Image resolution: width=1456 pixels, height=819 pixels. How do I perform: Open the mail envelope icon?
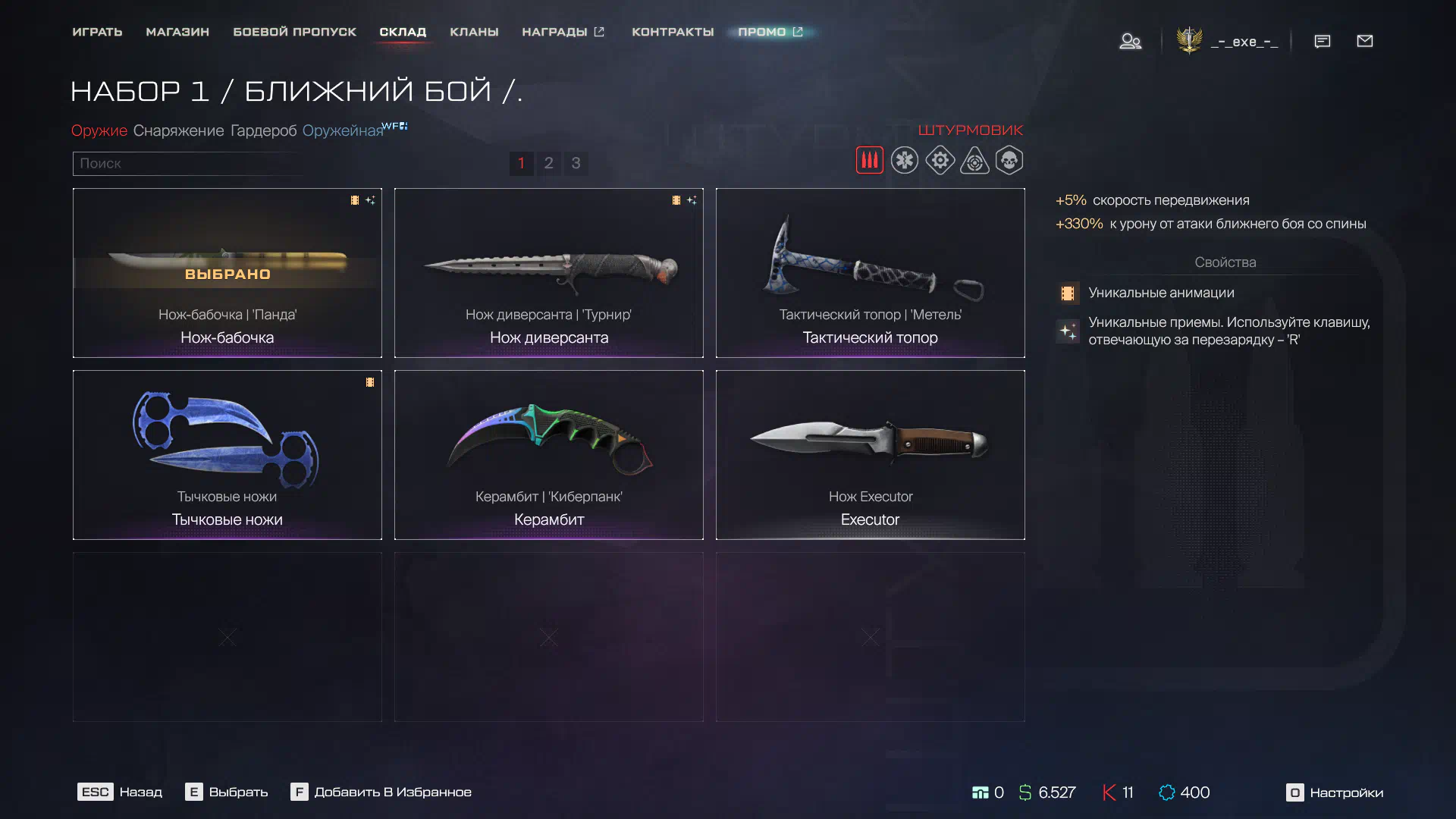[1364, 41]
